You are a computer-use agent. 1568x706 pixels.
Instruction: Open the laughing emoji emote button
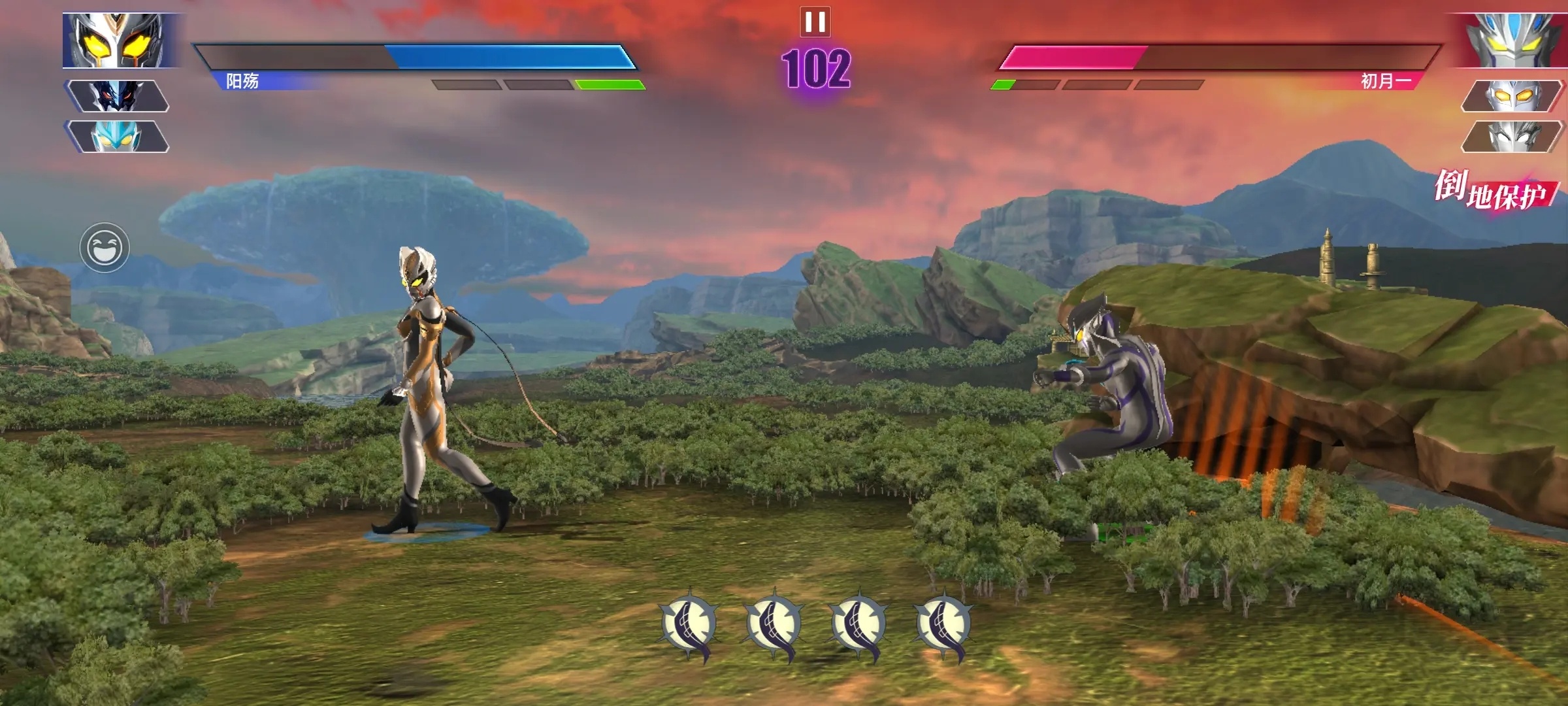(105, 248)
